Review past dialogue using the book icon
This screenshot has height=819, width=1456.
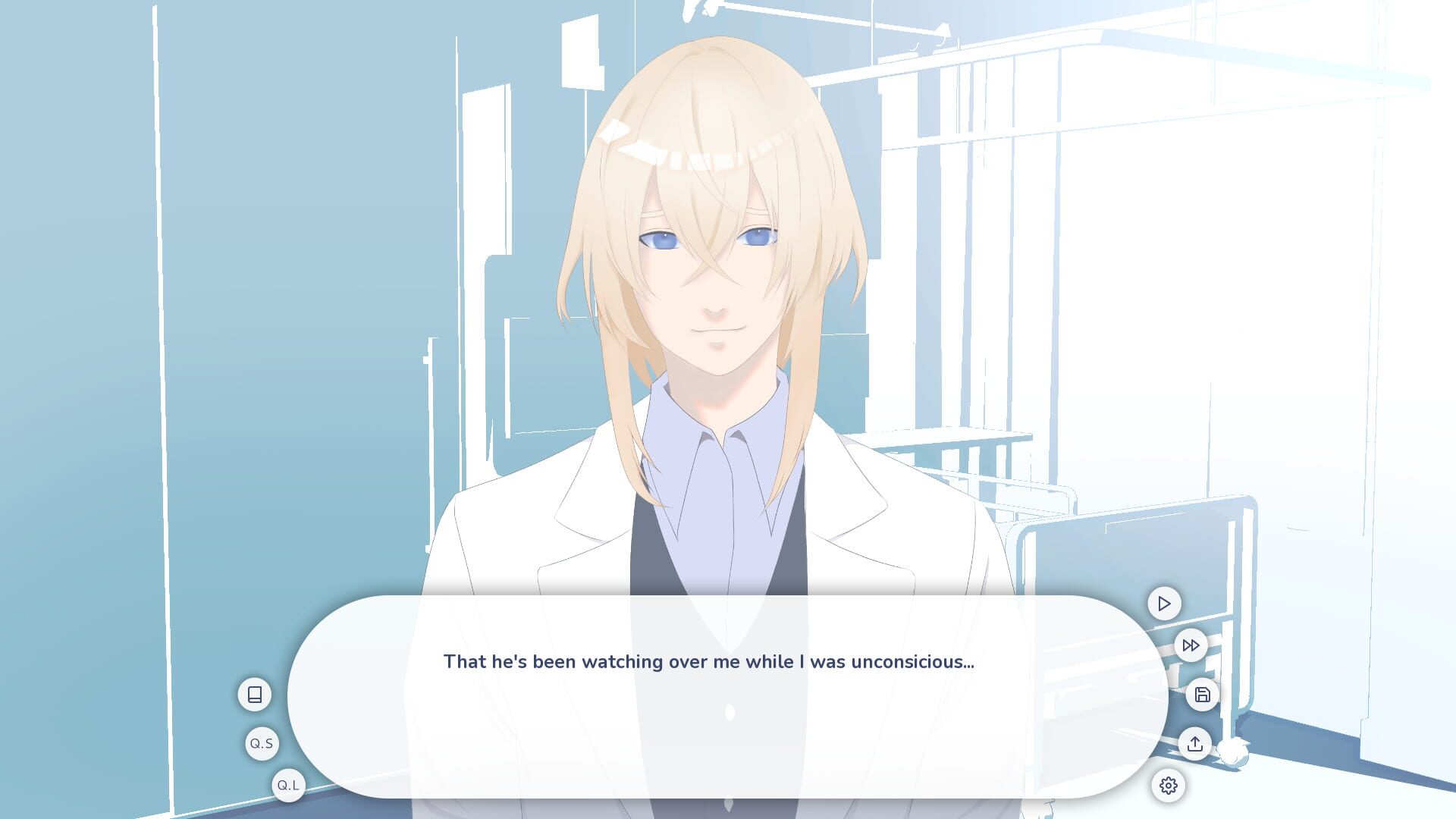[255, 693]
